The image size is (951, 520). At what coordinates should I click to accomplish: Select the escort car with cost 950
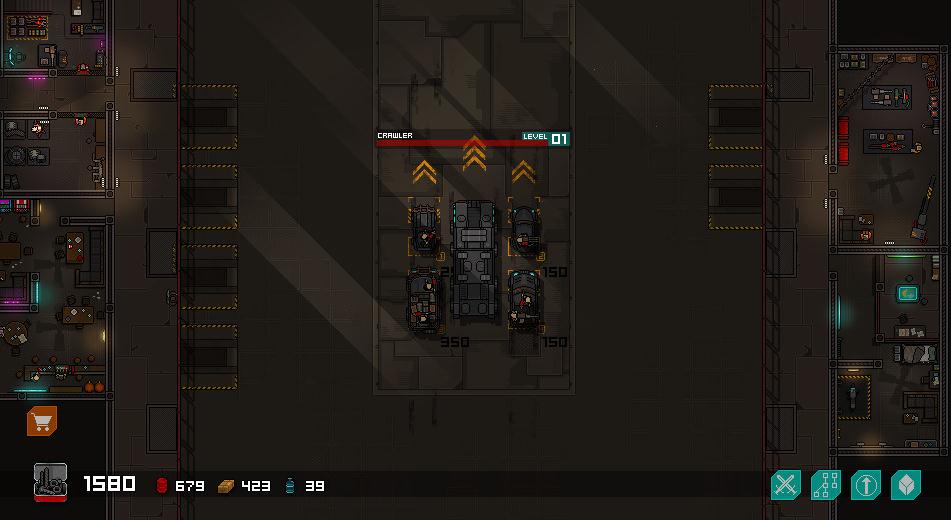point(424,301)
